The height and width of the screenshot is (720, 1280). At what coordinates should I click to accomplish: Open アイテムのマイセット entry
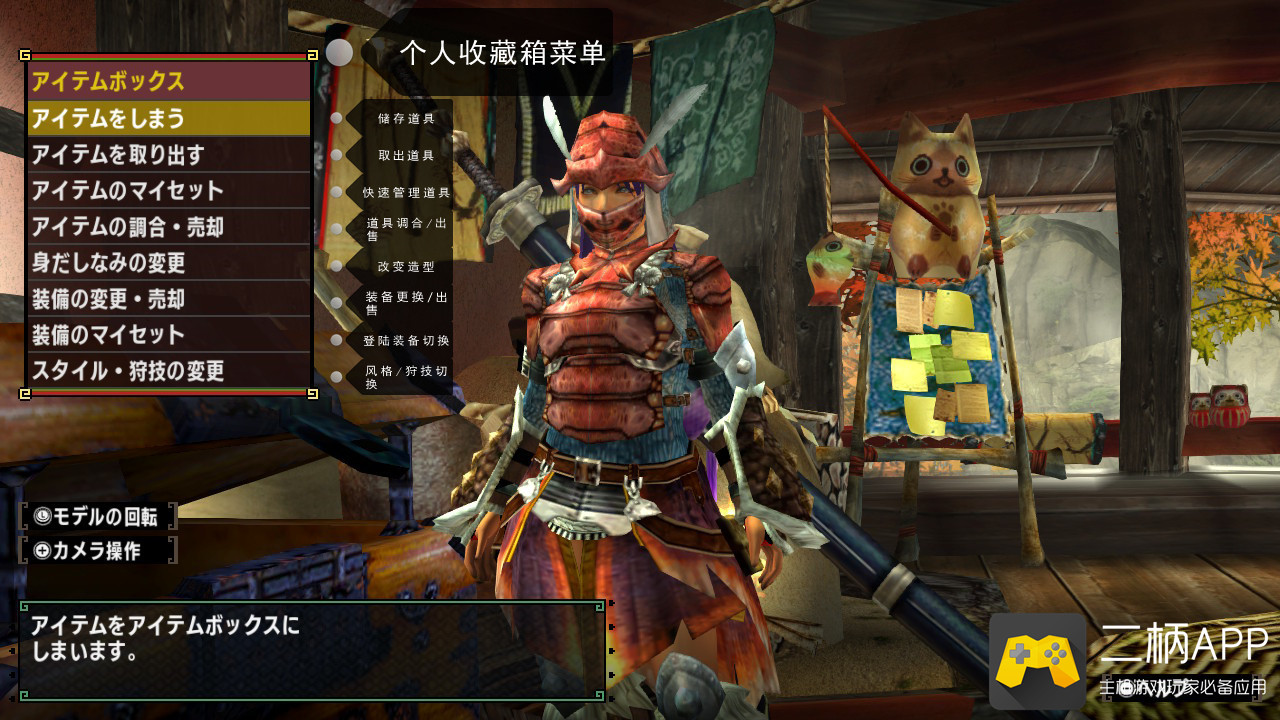(x=168, y=190)
